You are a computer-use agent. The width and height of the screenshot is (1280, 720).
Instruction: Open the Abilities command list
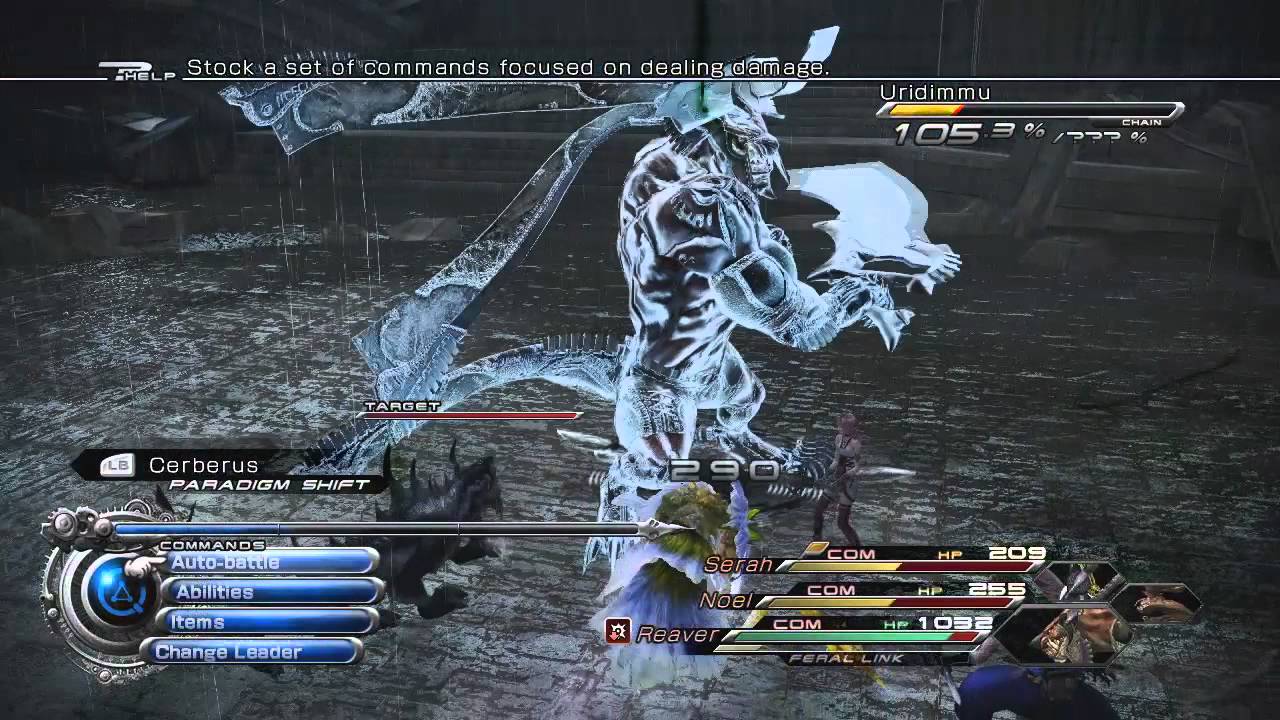pyautogui.click(x=270, y=592)
